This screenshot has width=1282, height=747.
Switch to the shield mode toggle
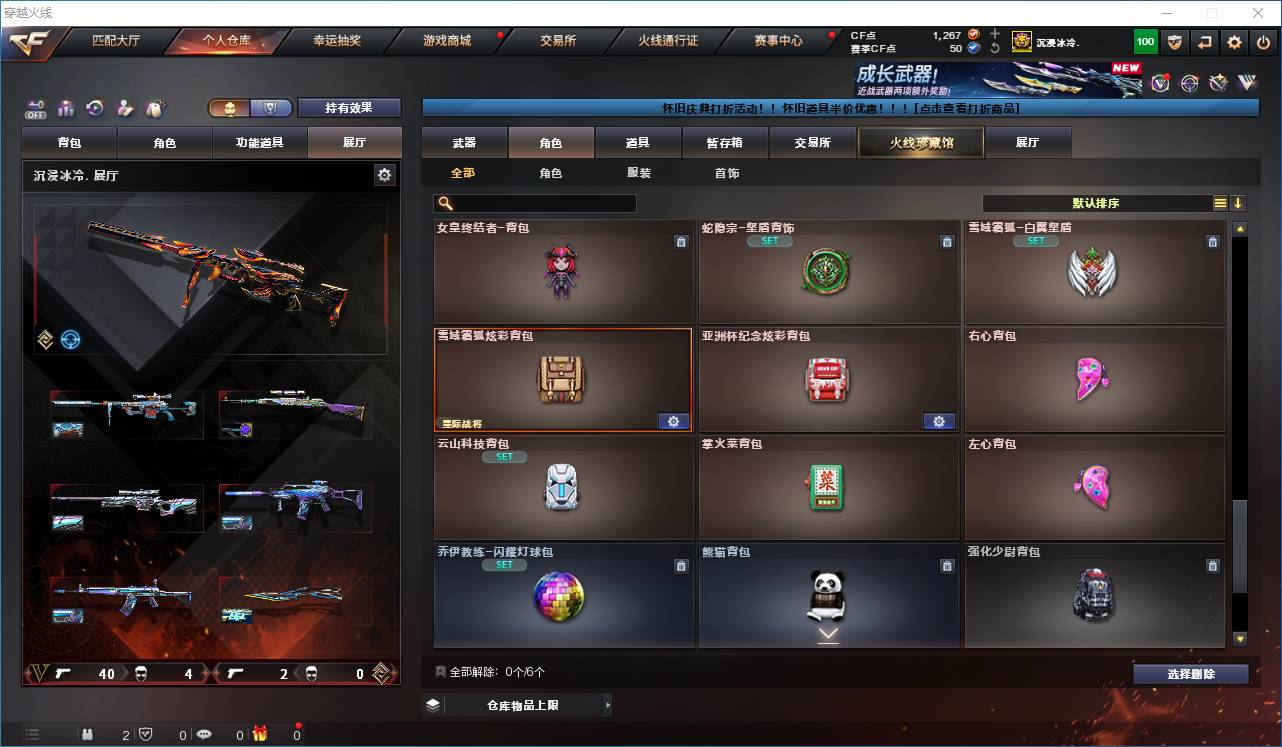pos(270,107)
